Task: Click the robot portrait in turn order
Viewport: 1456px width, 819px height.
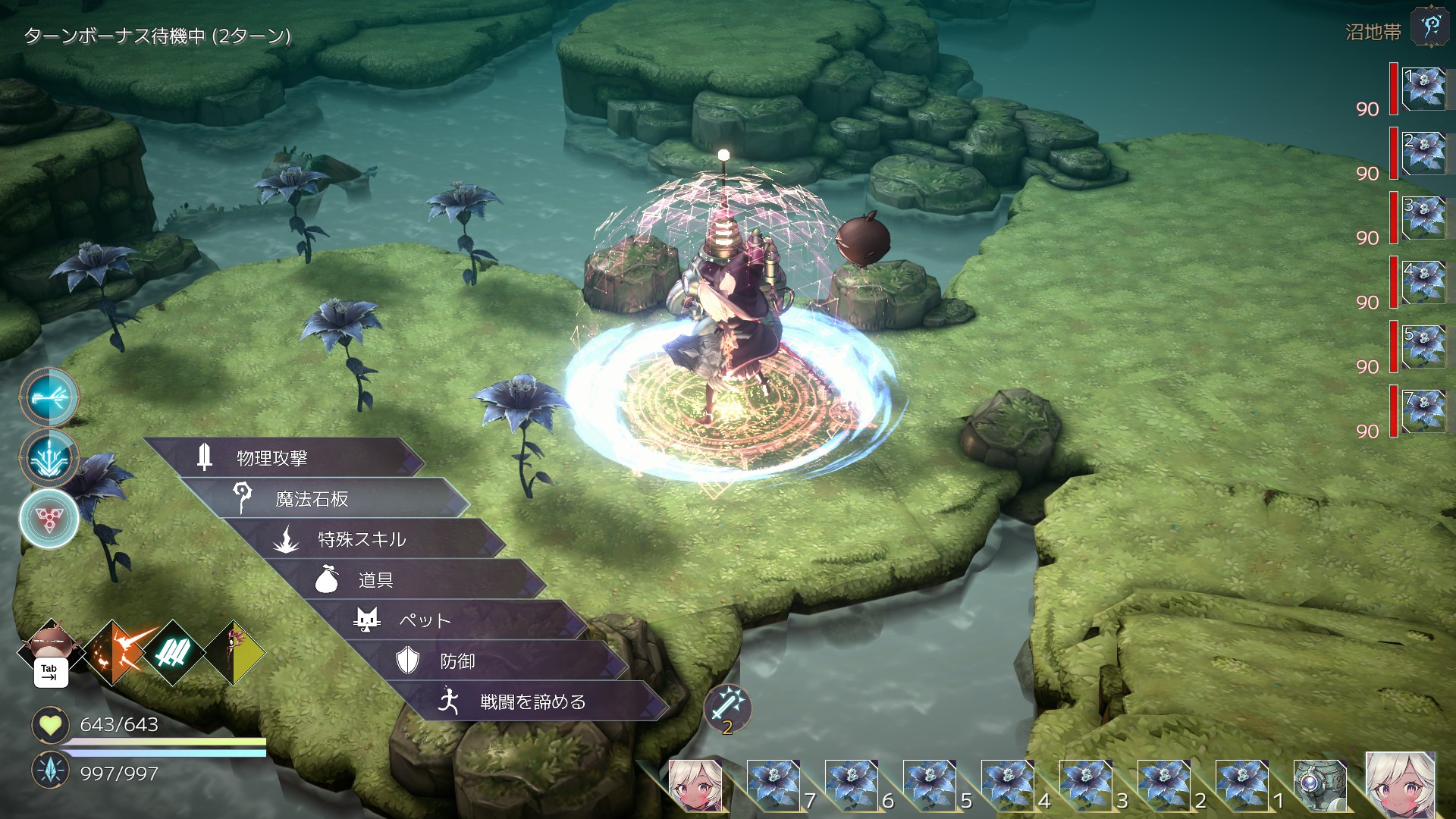Action: (1320, 786)
